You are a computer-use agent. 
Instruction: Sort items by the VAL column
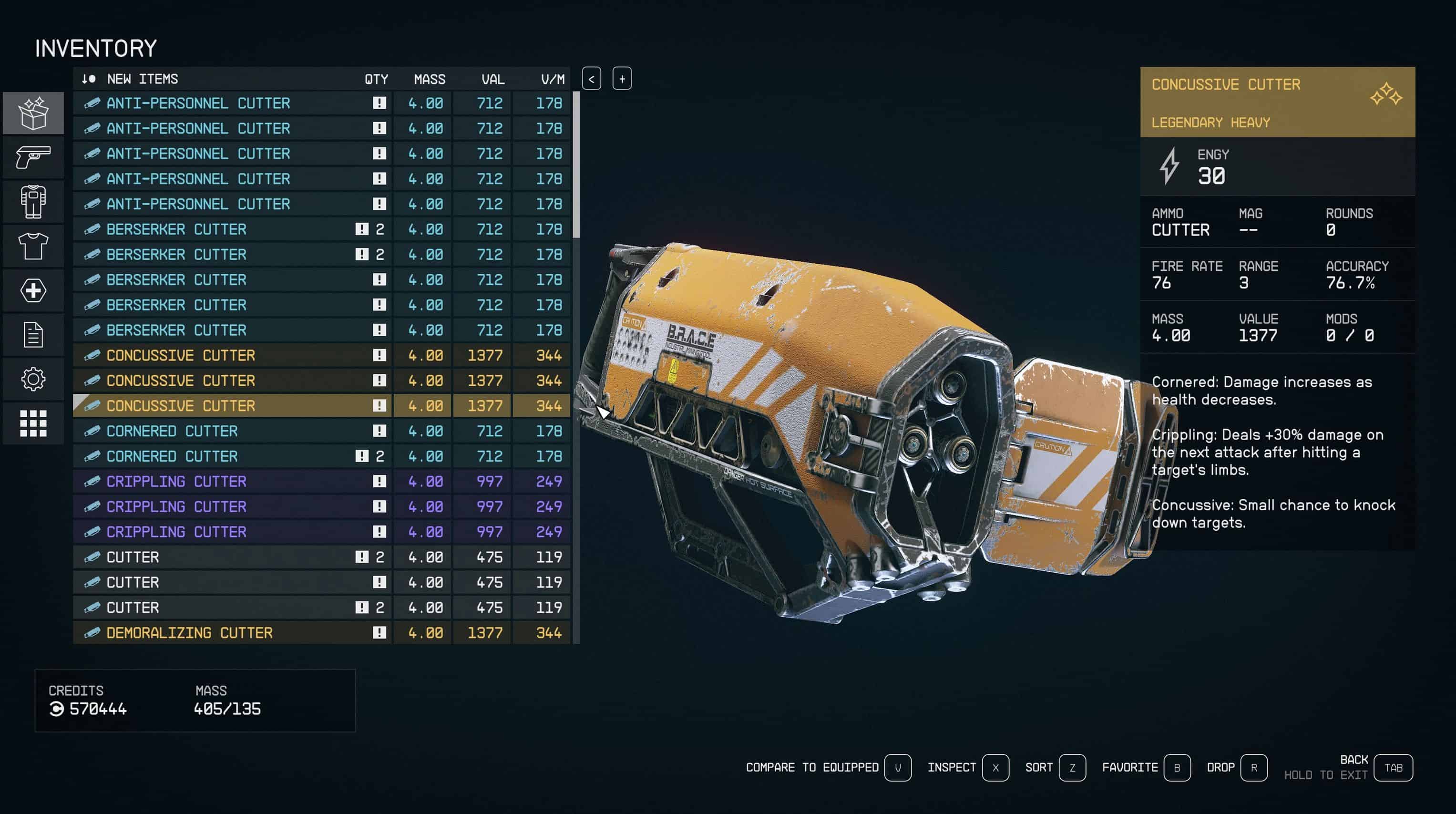pyautogui.click(x=492, y=79)
